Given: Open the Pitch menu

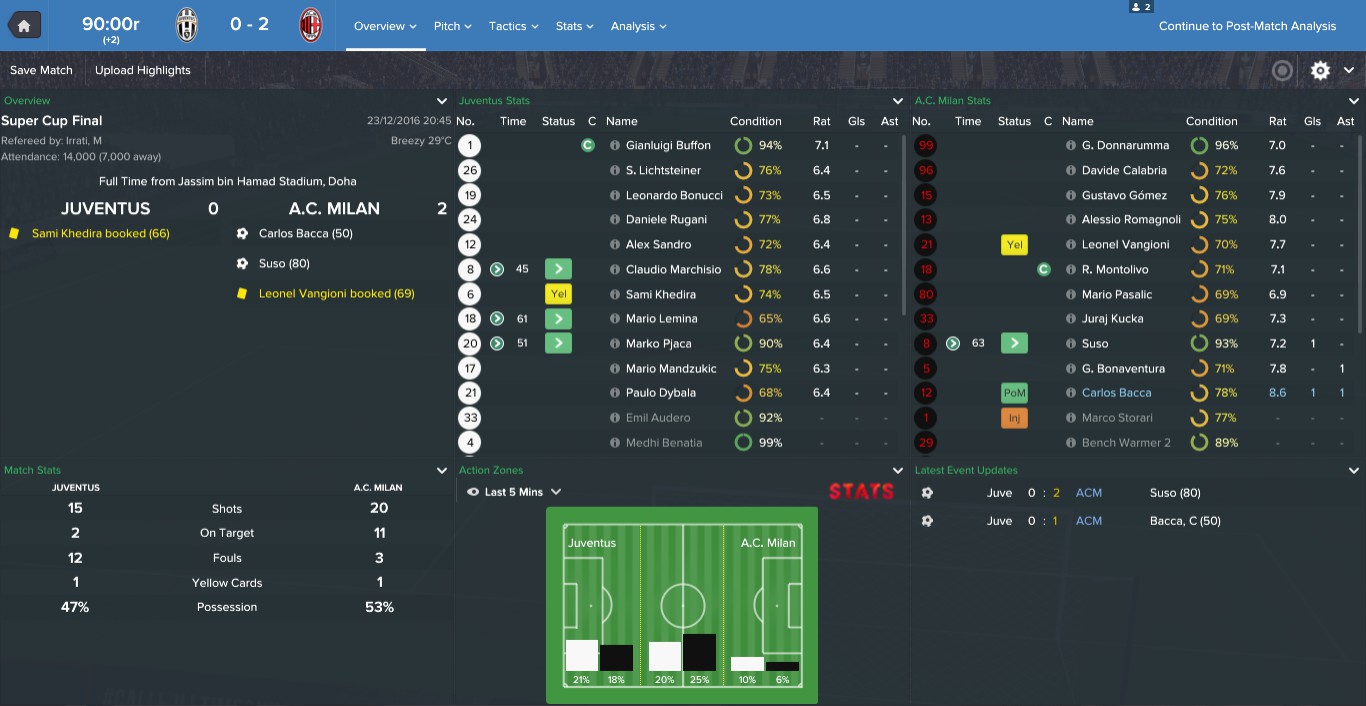Looking at the screenshot, I should click(452, 26).
